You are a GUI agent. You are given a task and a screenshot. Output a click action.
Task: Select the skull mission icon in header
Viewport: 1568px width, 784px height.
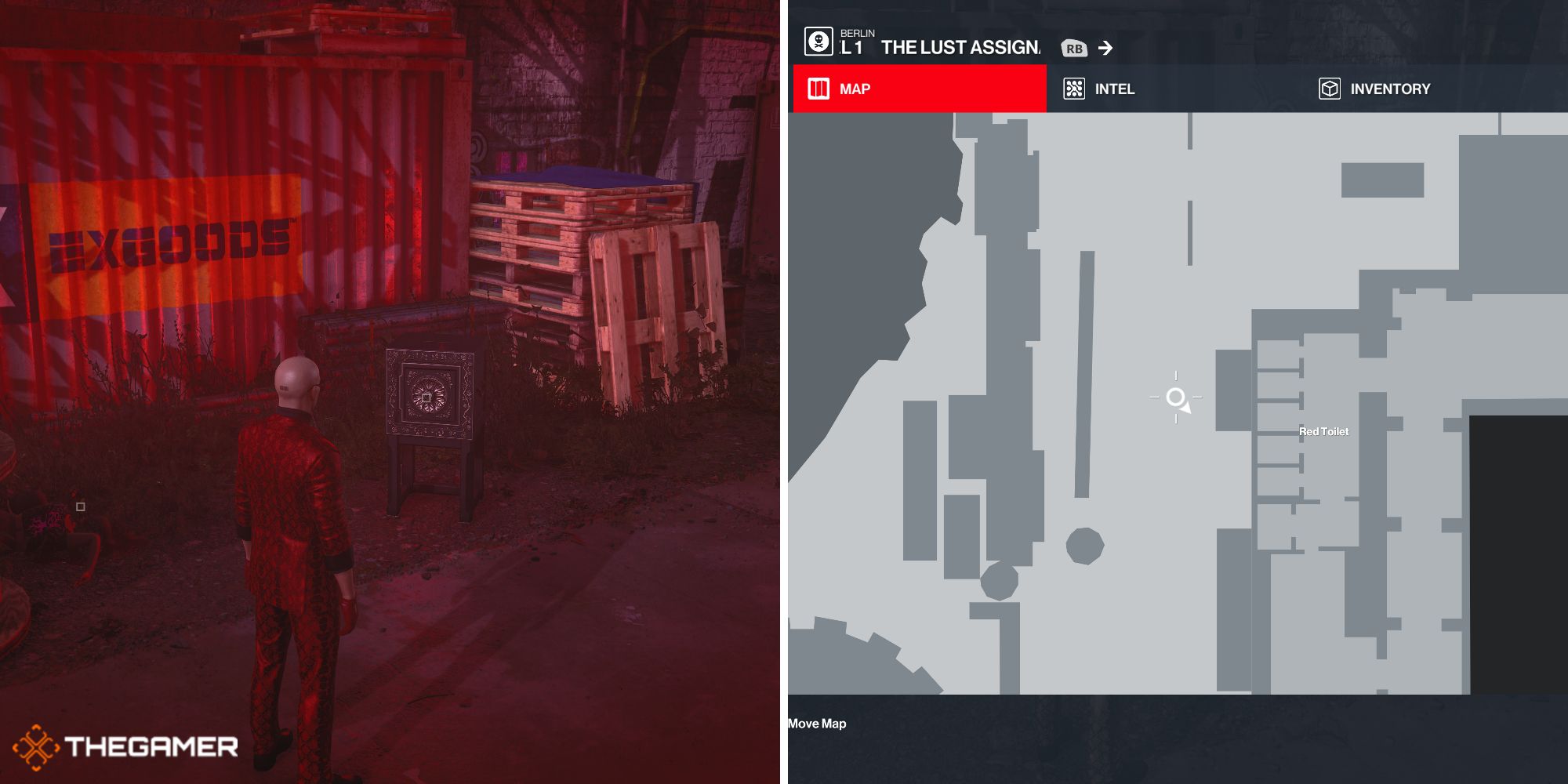818,42
